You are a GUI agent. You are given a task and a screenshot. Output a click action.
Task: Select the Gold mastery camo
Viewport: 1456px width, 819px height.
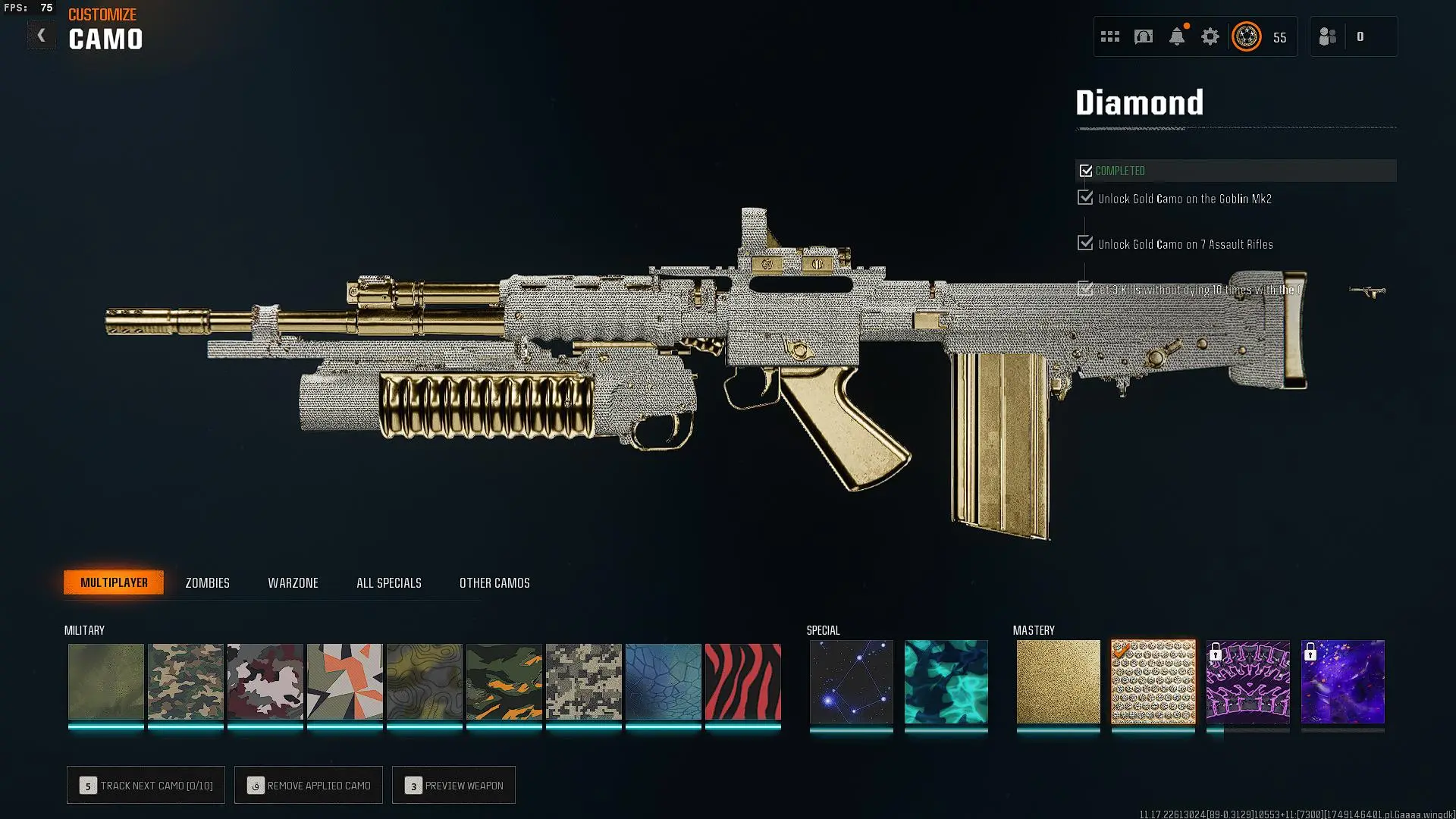coord(1058,682)
